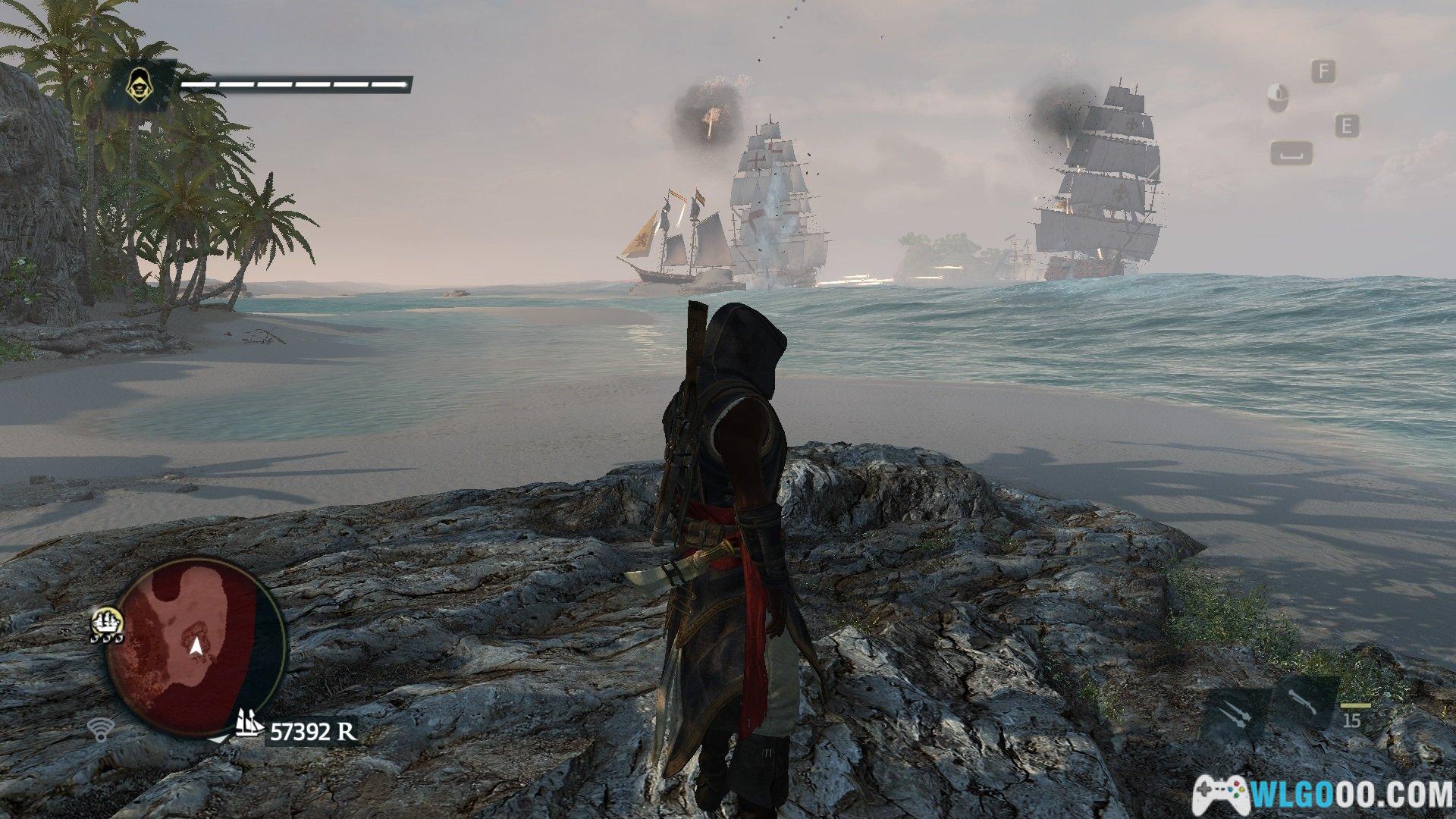Select the gold ship marker beside minimap
Viewport: 1456px width, 819px height.
pos(107,622)
